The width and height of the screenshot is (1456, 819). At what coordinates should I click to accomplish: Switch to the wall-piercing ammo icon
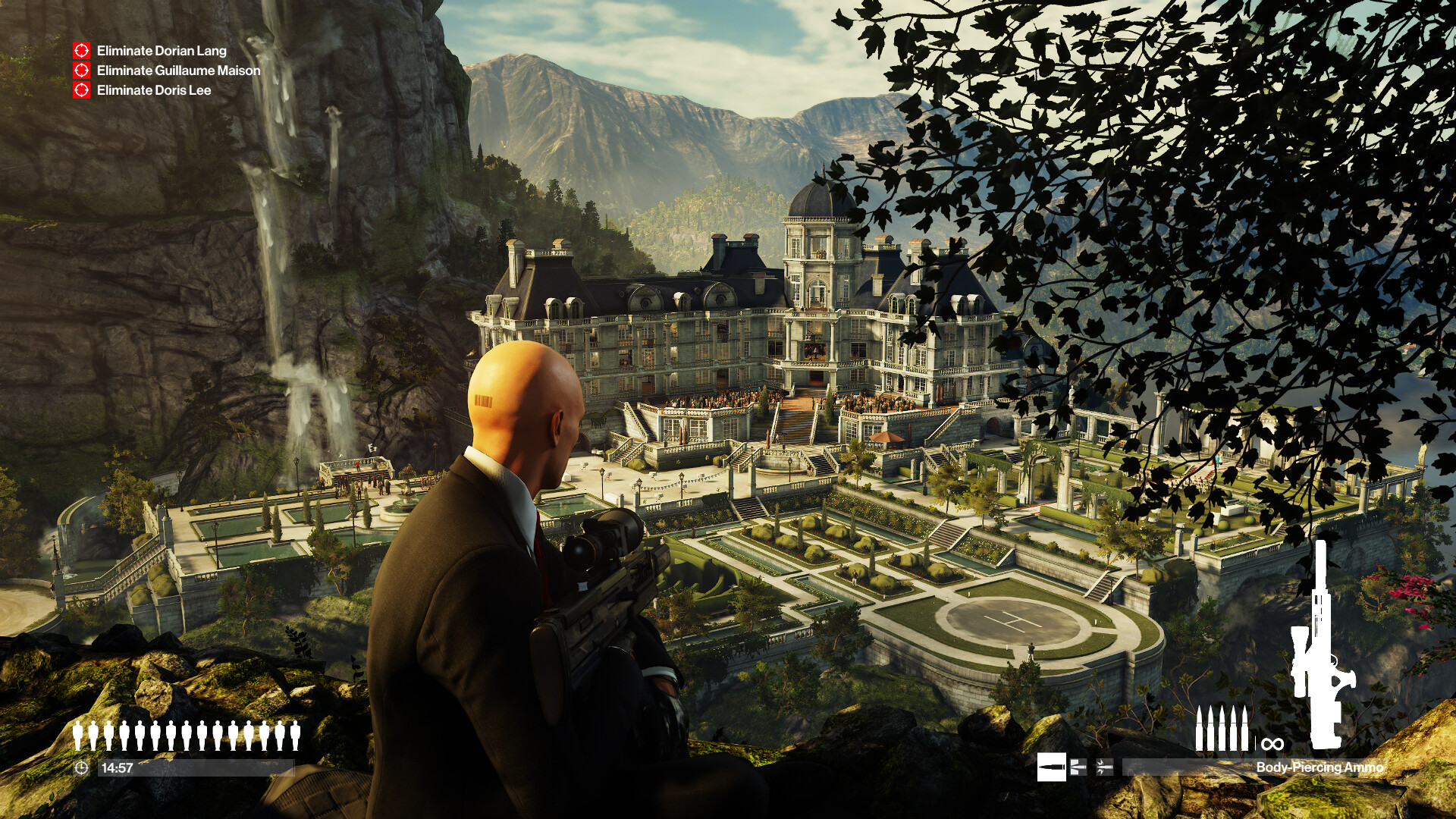1078,767
